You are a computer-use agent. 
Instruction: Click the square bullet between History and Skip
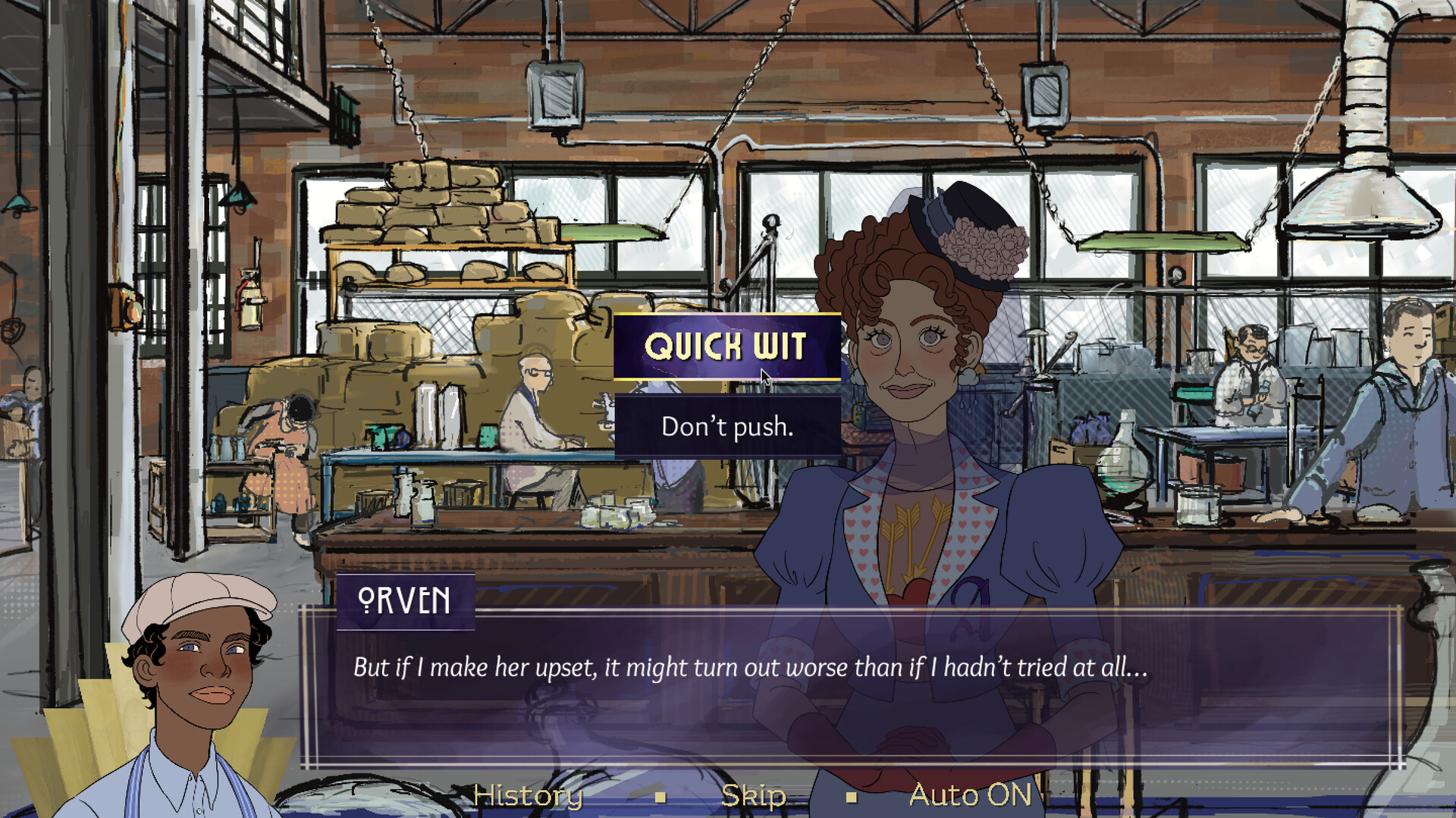point(661,798)
